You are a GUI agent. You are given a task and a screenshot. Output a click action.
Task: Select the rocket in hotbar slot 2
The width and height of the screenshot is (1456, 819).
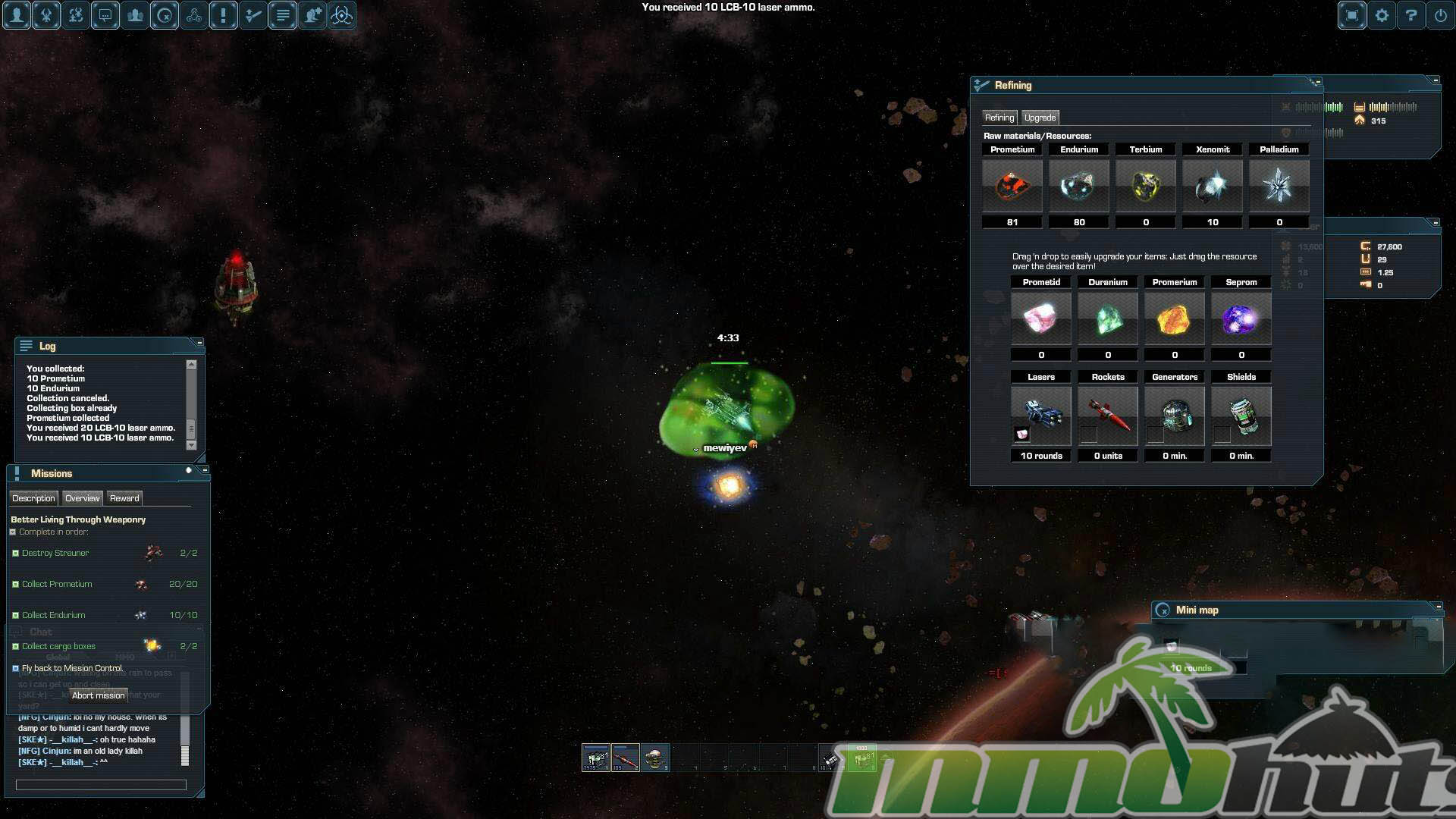(x=626, y=758)
